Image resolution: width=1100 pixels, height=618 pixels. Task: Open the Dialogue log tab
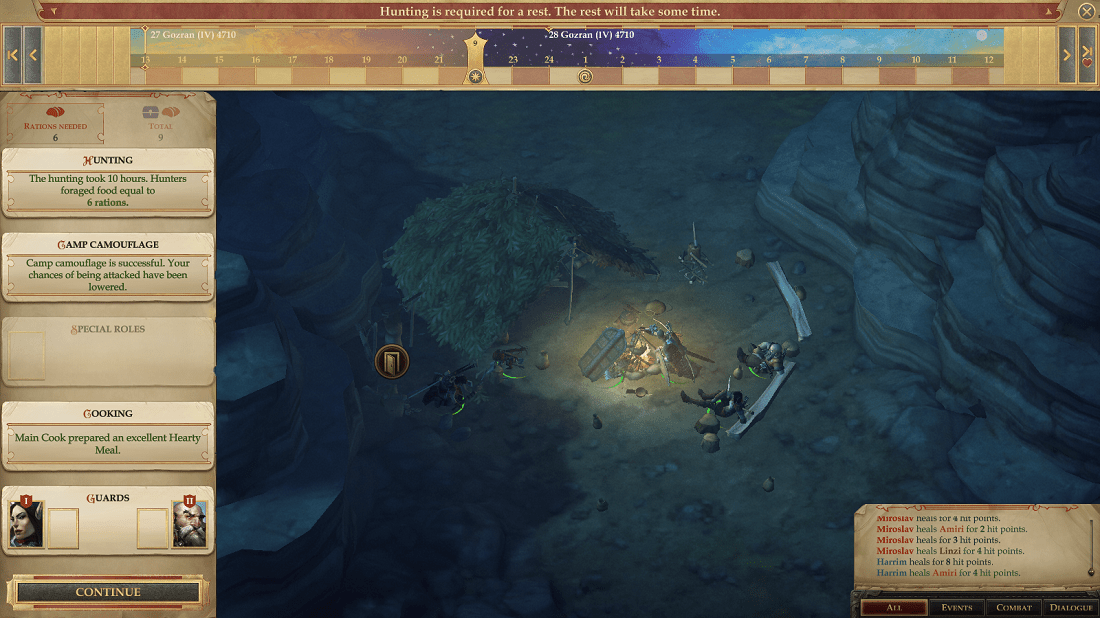point(1071,607)
